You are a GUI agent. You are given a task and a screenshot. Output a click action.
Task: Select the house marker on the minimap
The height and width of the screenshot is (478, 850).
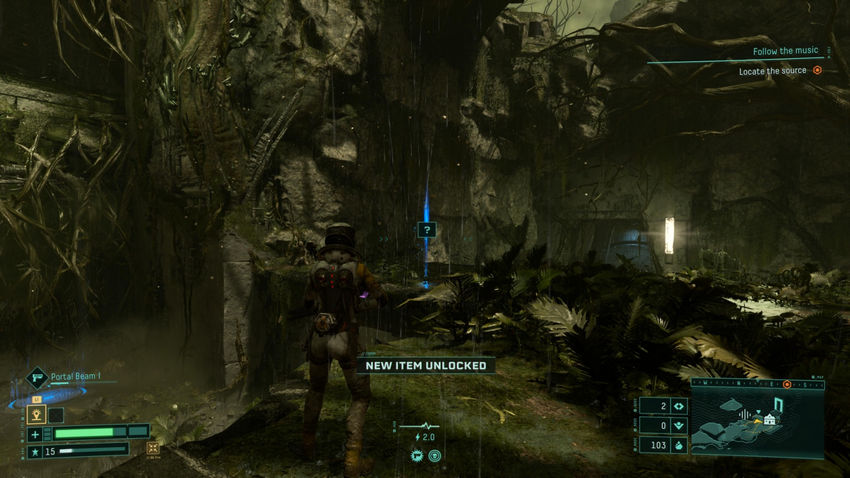(770, 420)
